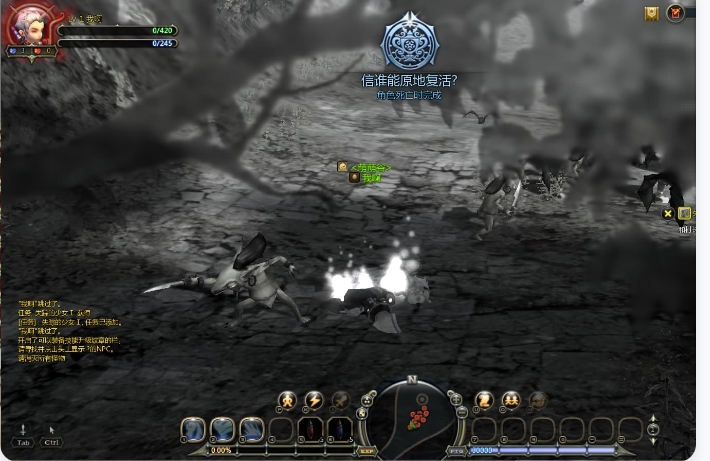Screen dimensions: 710x461
Task: Click the yellow X button at right edge
Action: [668, 213]
